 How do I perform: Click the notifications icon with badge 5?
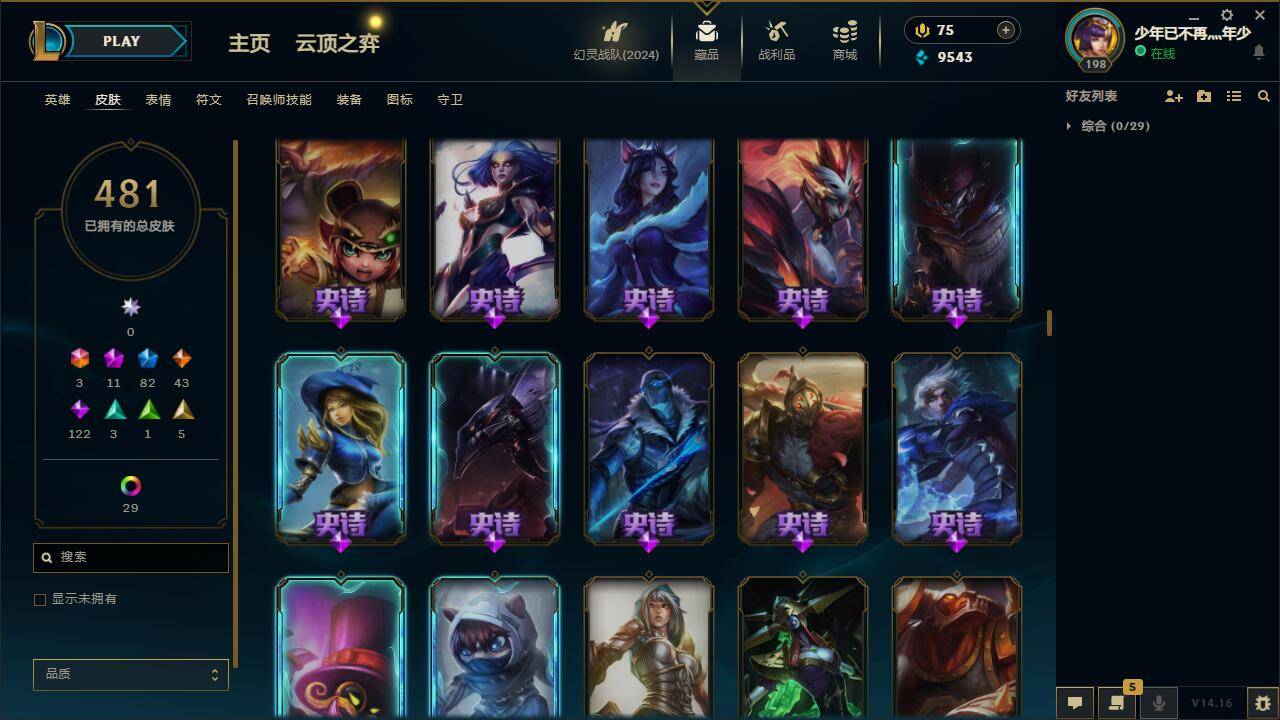coord(1117,702)
